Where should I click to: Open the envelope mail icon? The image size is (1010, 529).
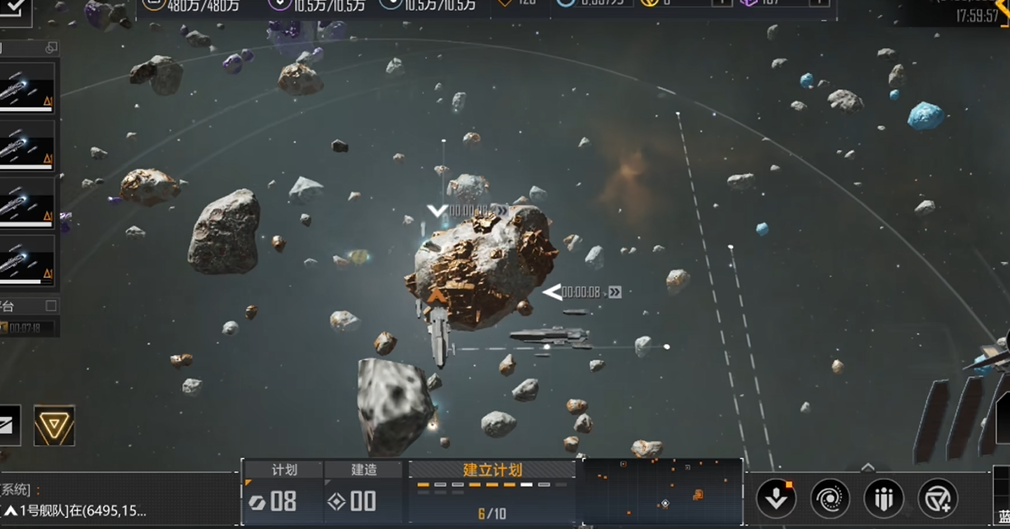[8, 426]
